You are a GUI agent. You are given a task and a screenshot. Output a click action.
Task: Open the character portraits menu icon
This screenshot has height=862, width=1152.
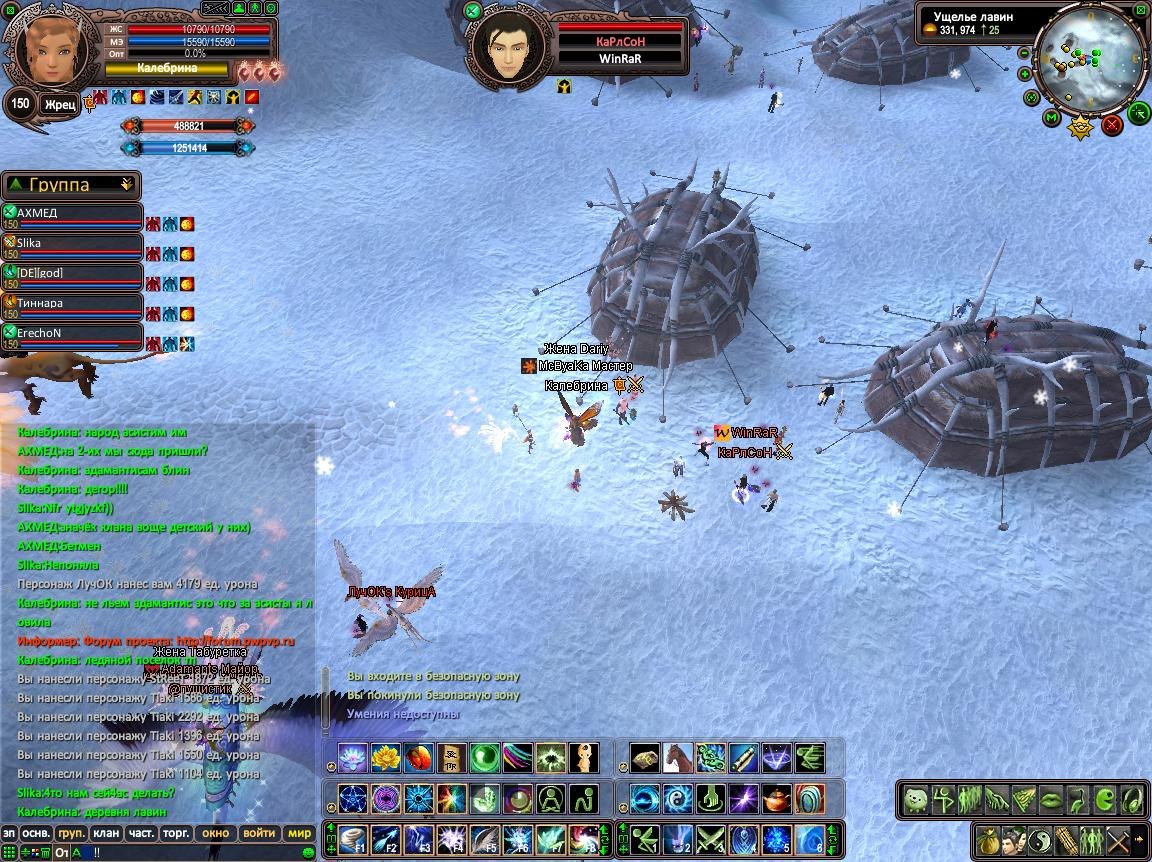click(x=1013, y=839)
